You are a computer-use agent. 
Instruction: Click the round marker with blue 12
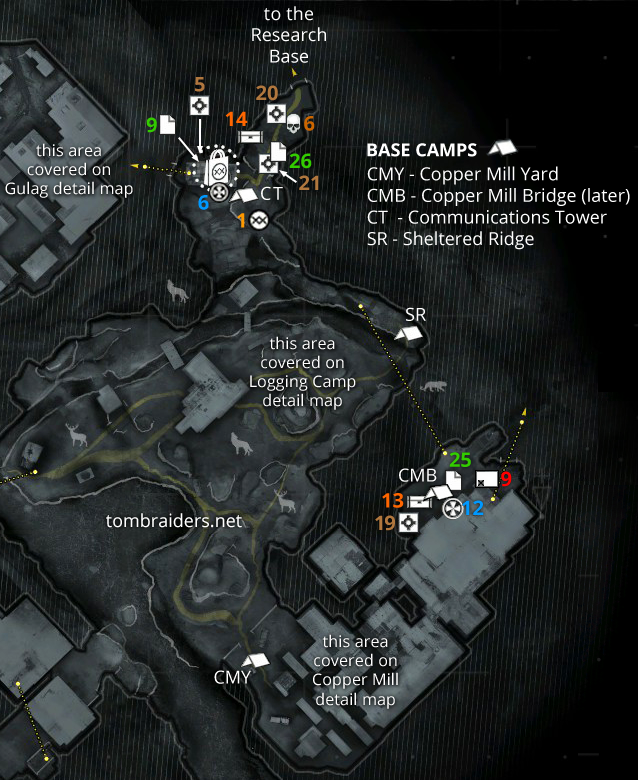coord(452,508)
